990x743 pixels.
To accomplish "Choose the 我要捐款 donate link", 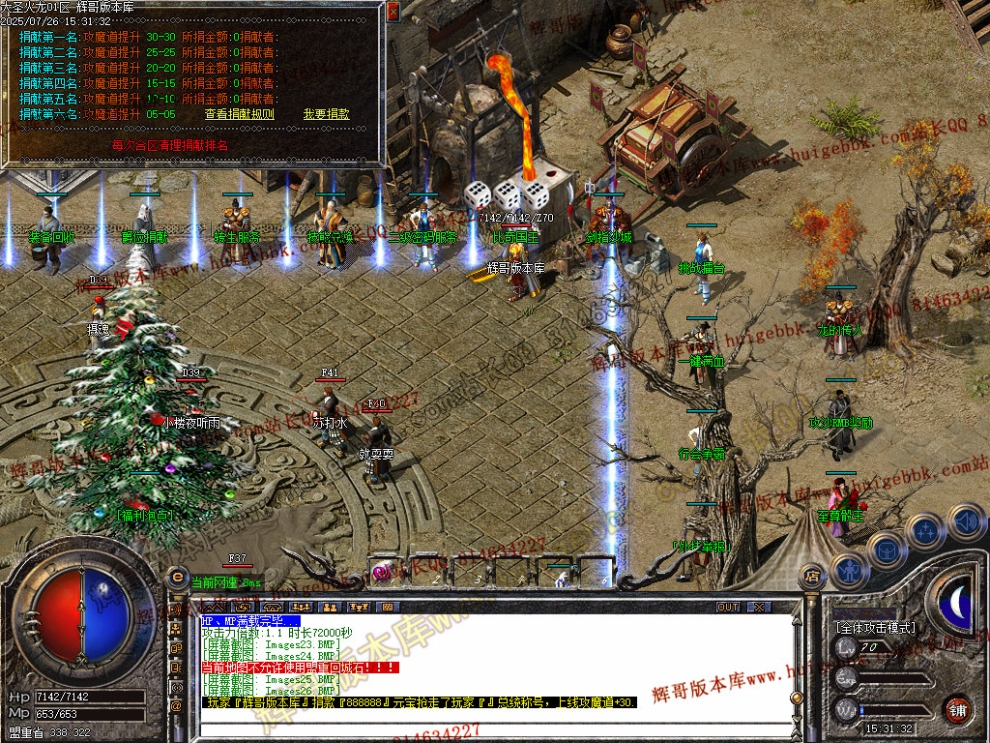I will point(326,115).
